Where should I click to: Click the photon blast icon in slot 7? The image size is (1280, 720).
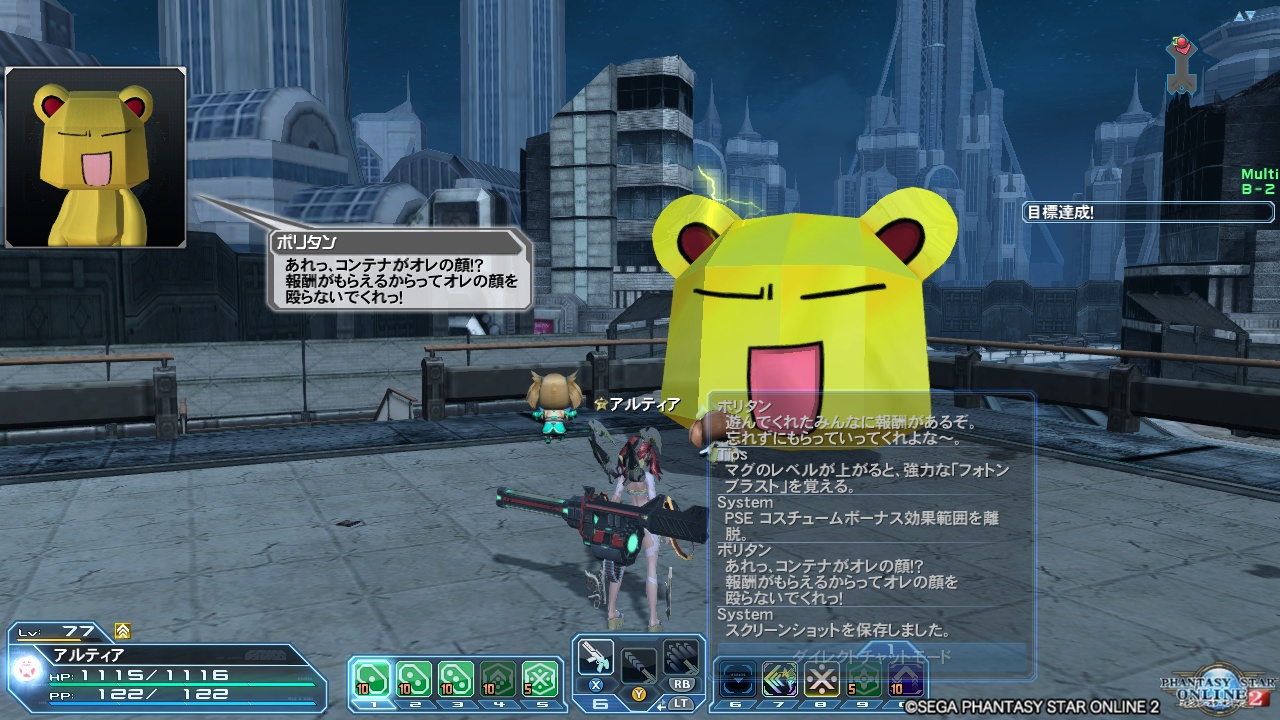780,676
